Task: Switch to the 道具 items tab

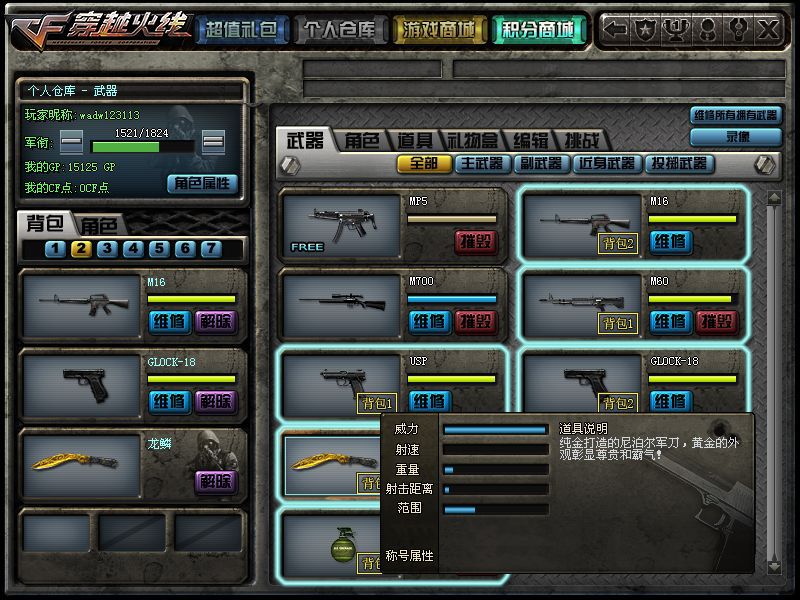Action: 414,141
